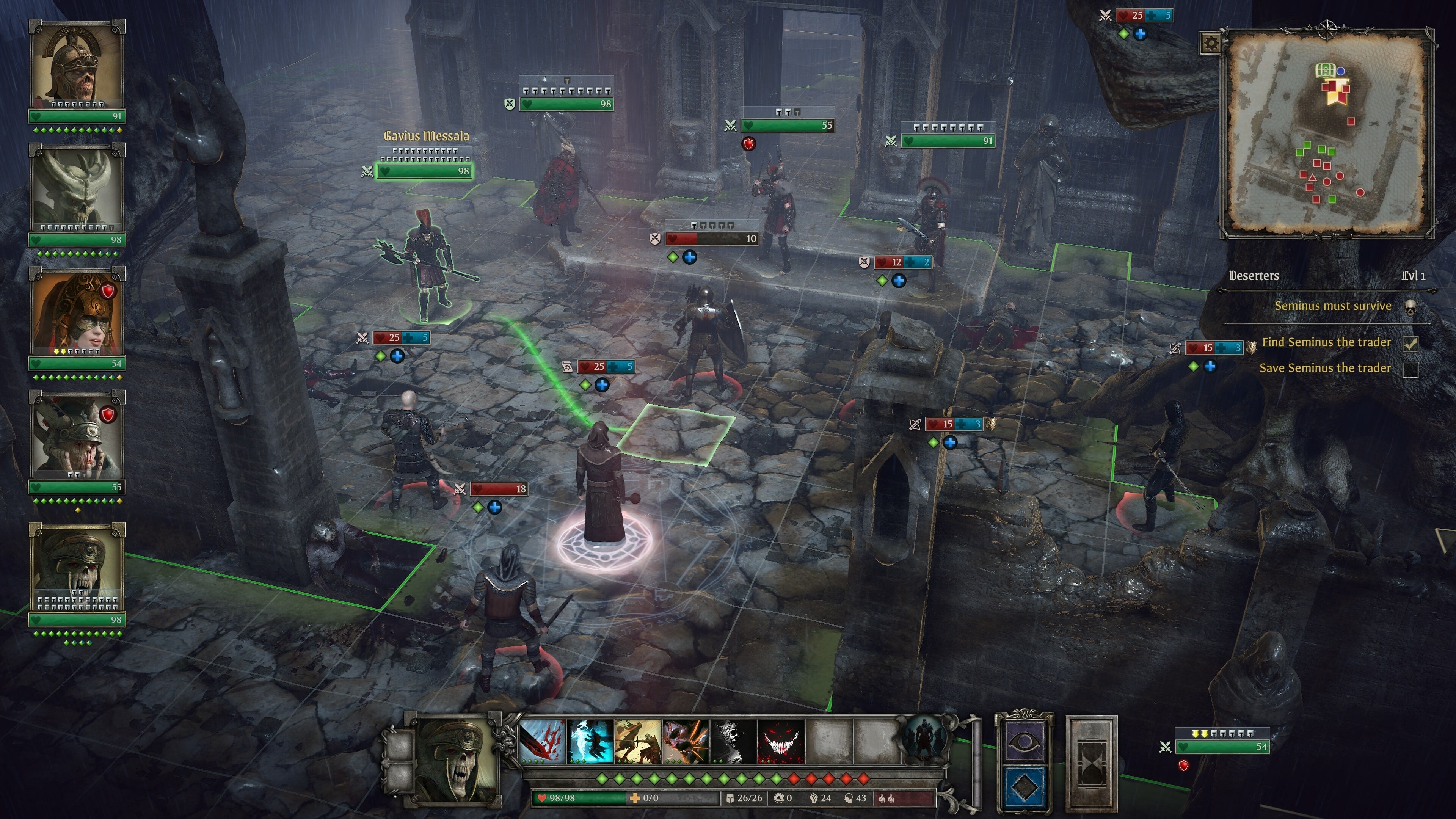The image size is (1456, 819).
Task: Select the sword thrust attack ability
Action: [x=637, y=741]
